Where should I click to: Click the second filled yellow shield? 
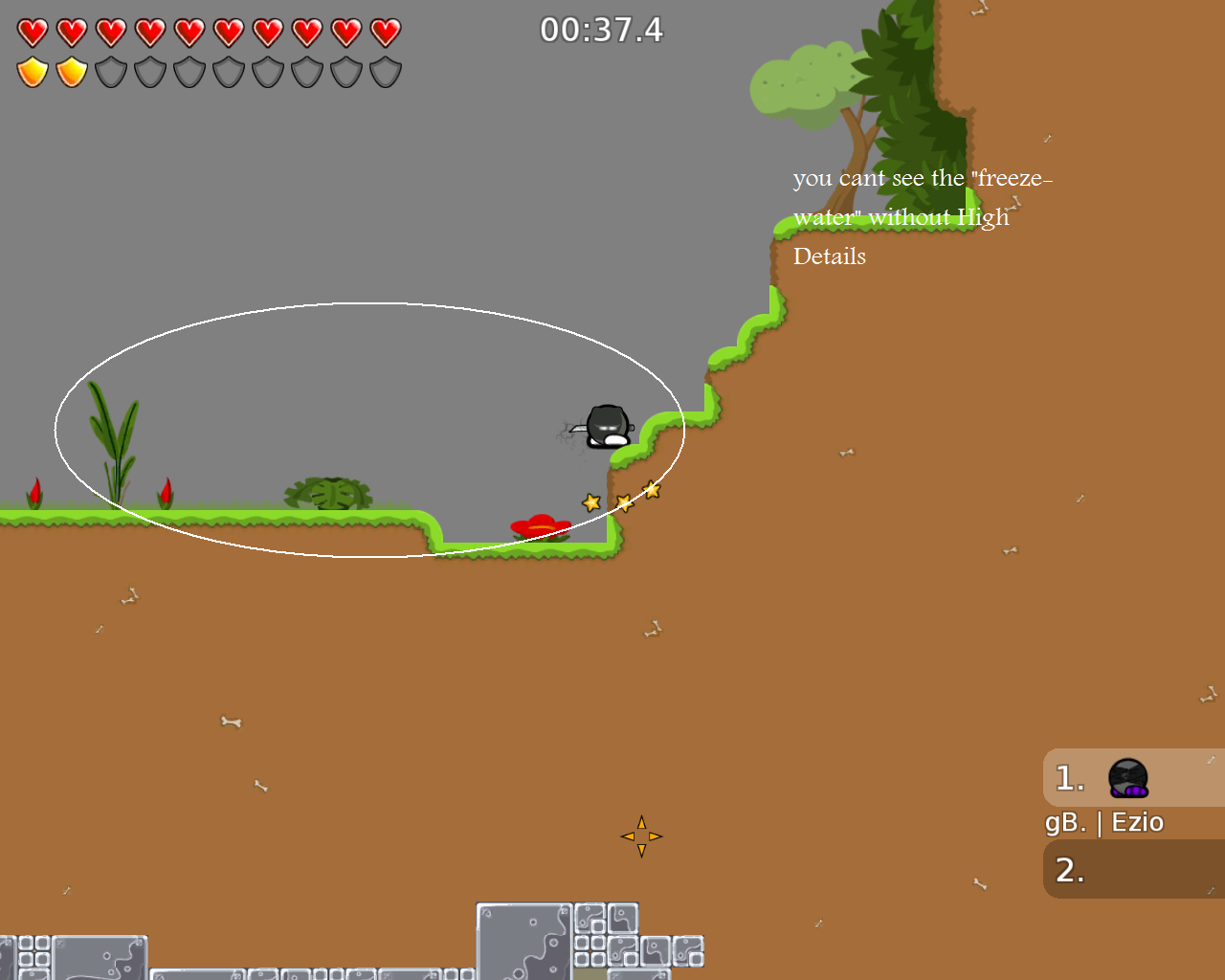(x=71, y=71)
